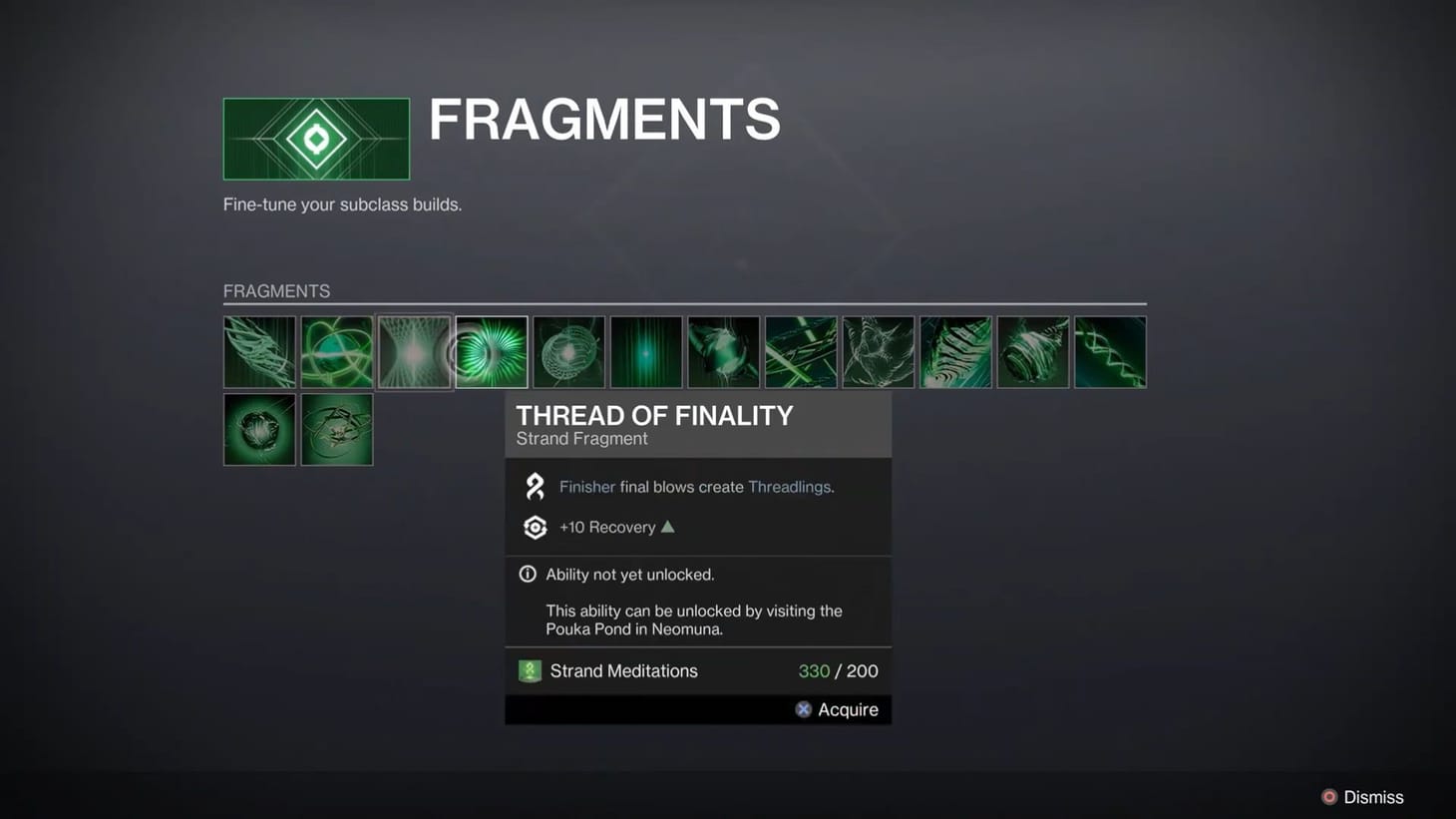Open the circular atom-like green fragment

click(336, 351)
